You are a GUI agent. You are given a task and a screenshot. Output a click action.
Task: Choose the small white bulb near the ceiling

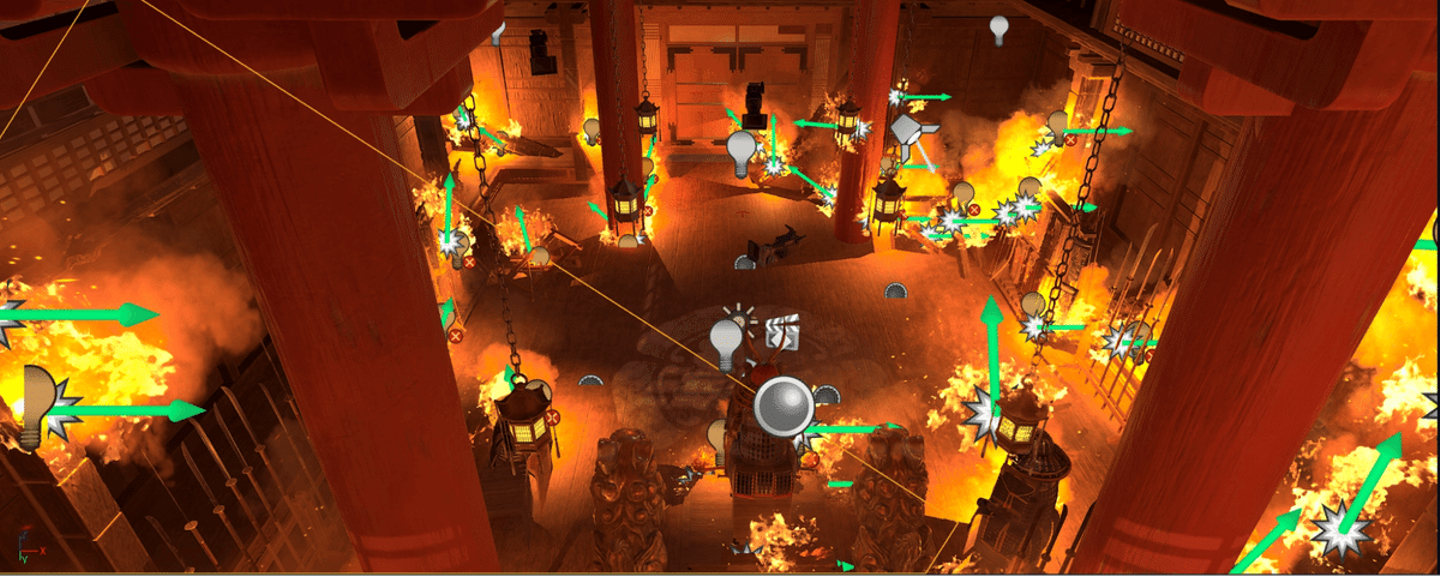pos(998,29)
